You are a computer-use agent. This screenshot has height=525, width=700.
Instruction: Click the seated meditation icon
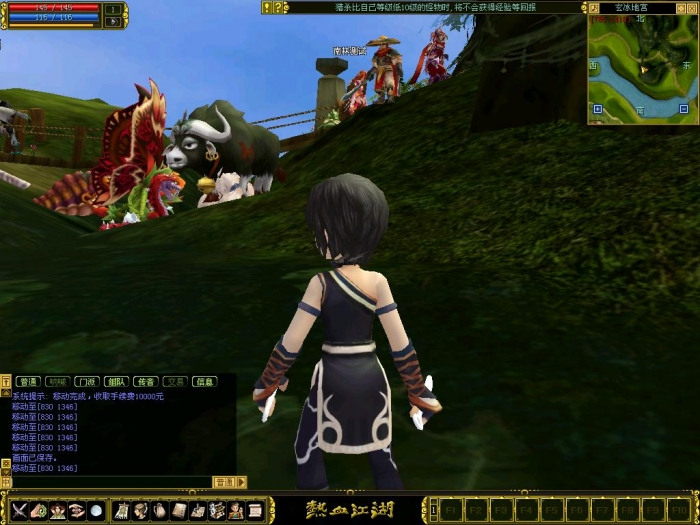click(x=58, y=510)
